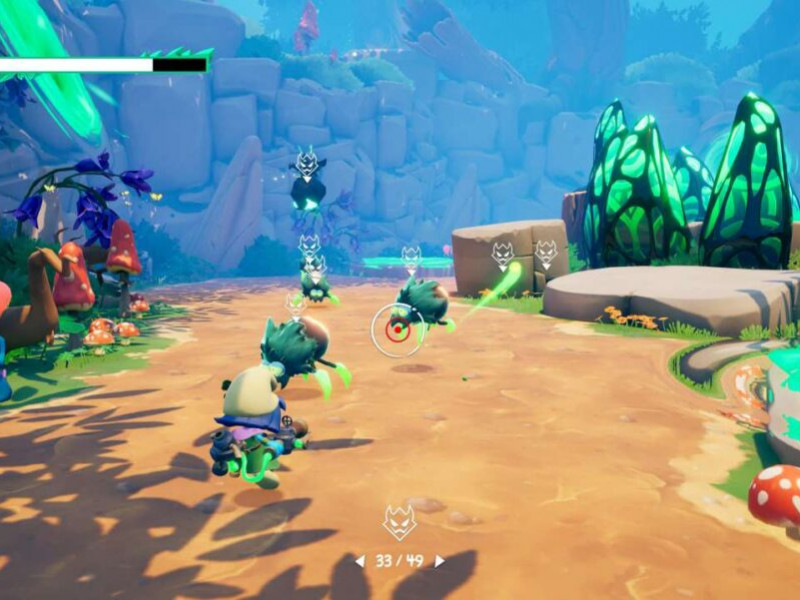Select the monster face icon above the counter
The width and height of the screenshot is (800, 600).
point(399,521)
